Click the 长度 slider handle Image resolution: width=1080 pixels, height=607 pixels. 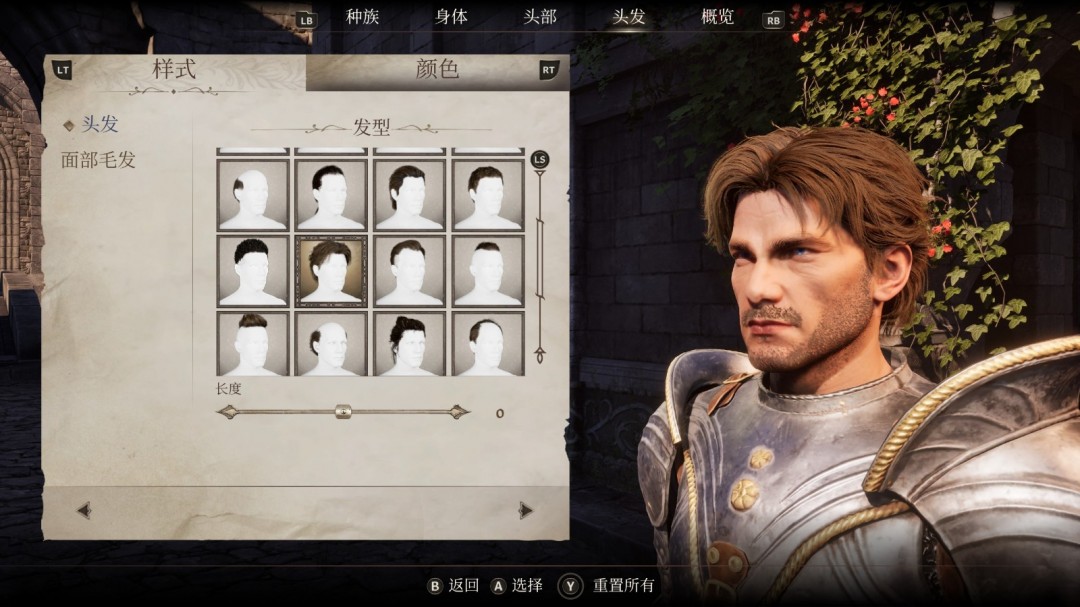click(343, 411)
